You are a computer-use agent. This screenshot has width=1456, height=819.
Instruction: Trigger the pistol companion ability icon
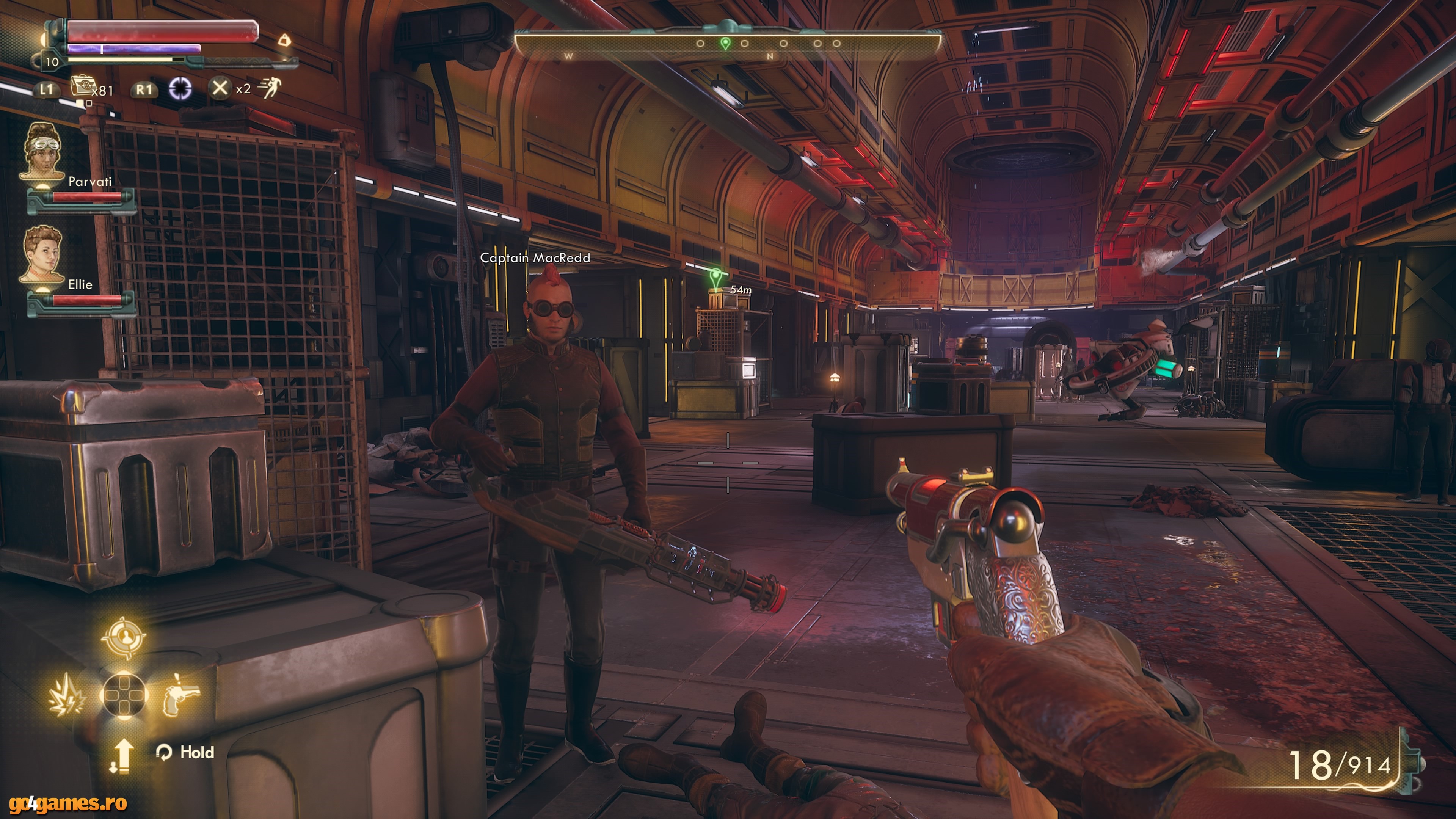[181, 693]
